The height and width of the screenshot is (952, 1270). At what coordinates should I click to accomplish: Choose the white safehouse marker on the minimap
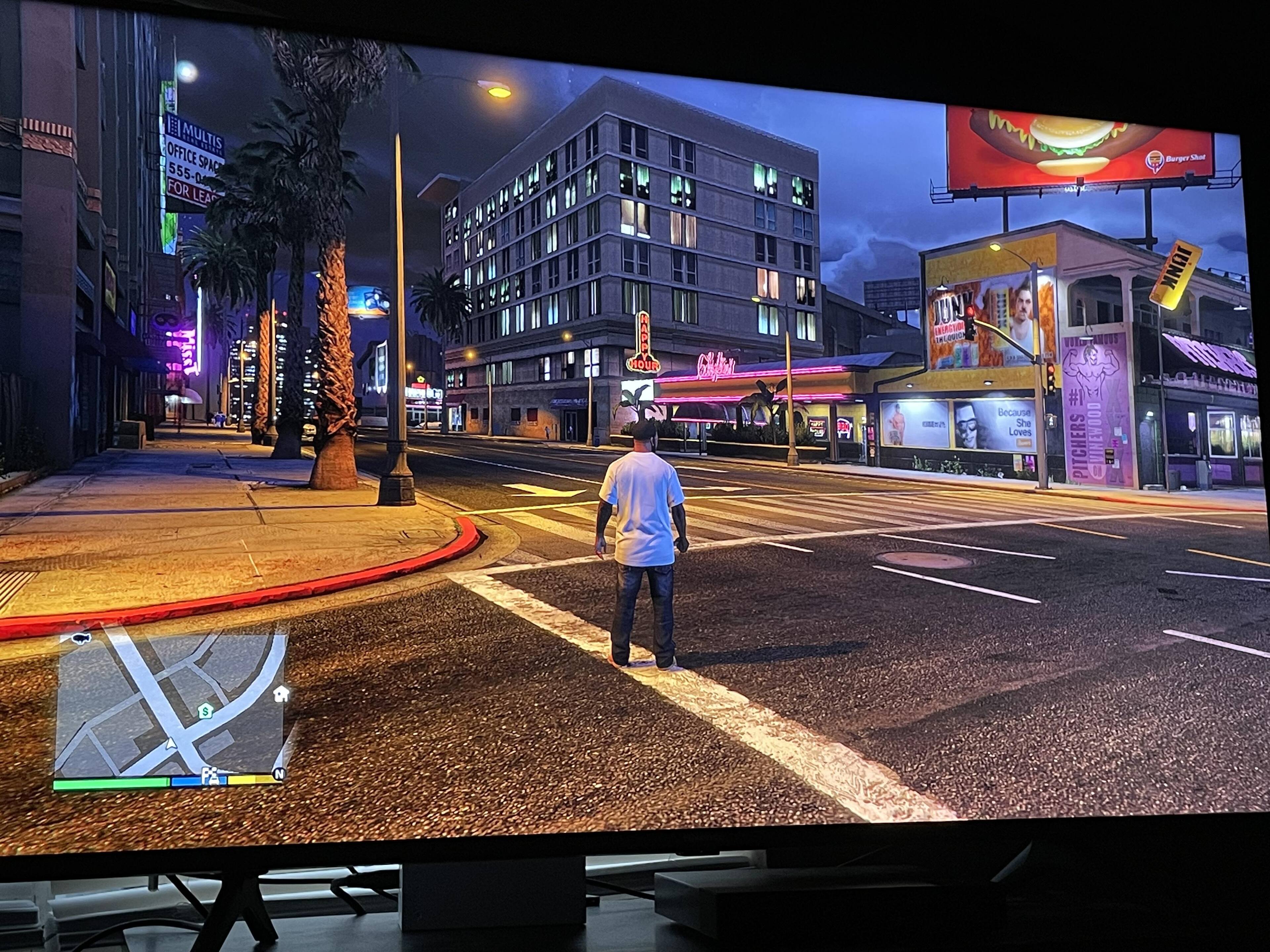[281, 694]
